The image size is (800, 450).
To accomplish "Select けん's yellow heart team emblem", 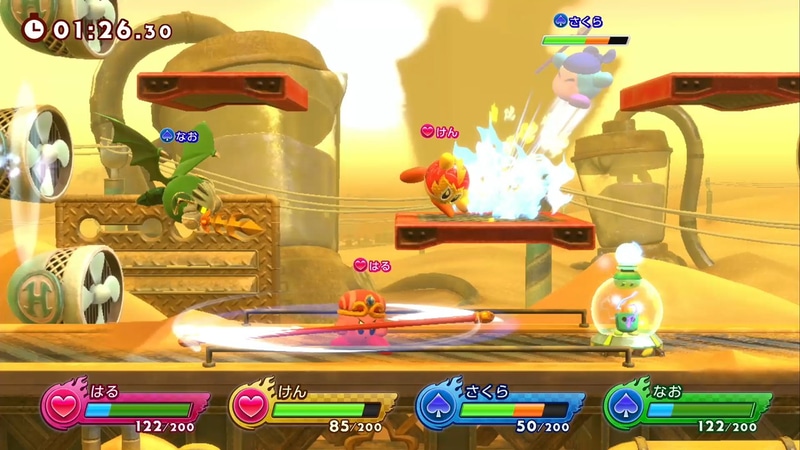I will pos(248,409).
